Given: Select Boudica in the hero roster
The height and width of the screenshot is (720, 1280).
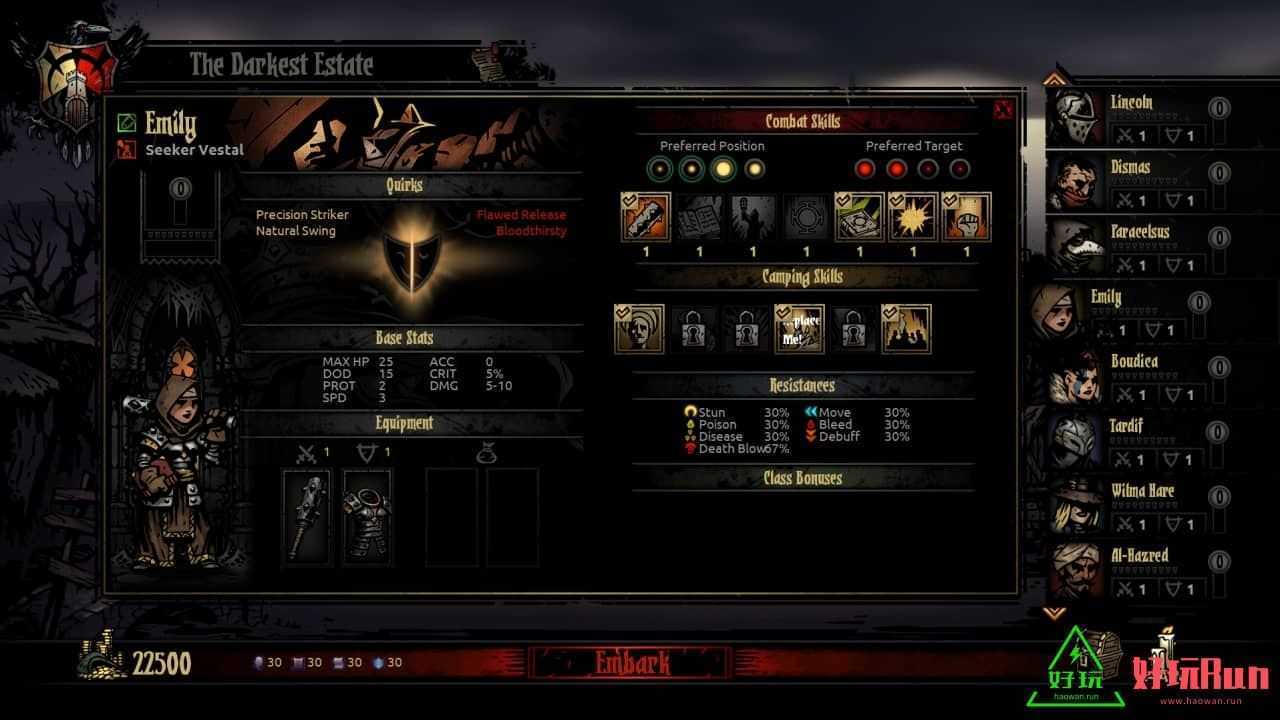Looking at the screenshot, I should click(x=1130, y=376).
